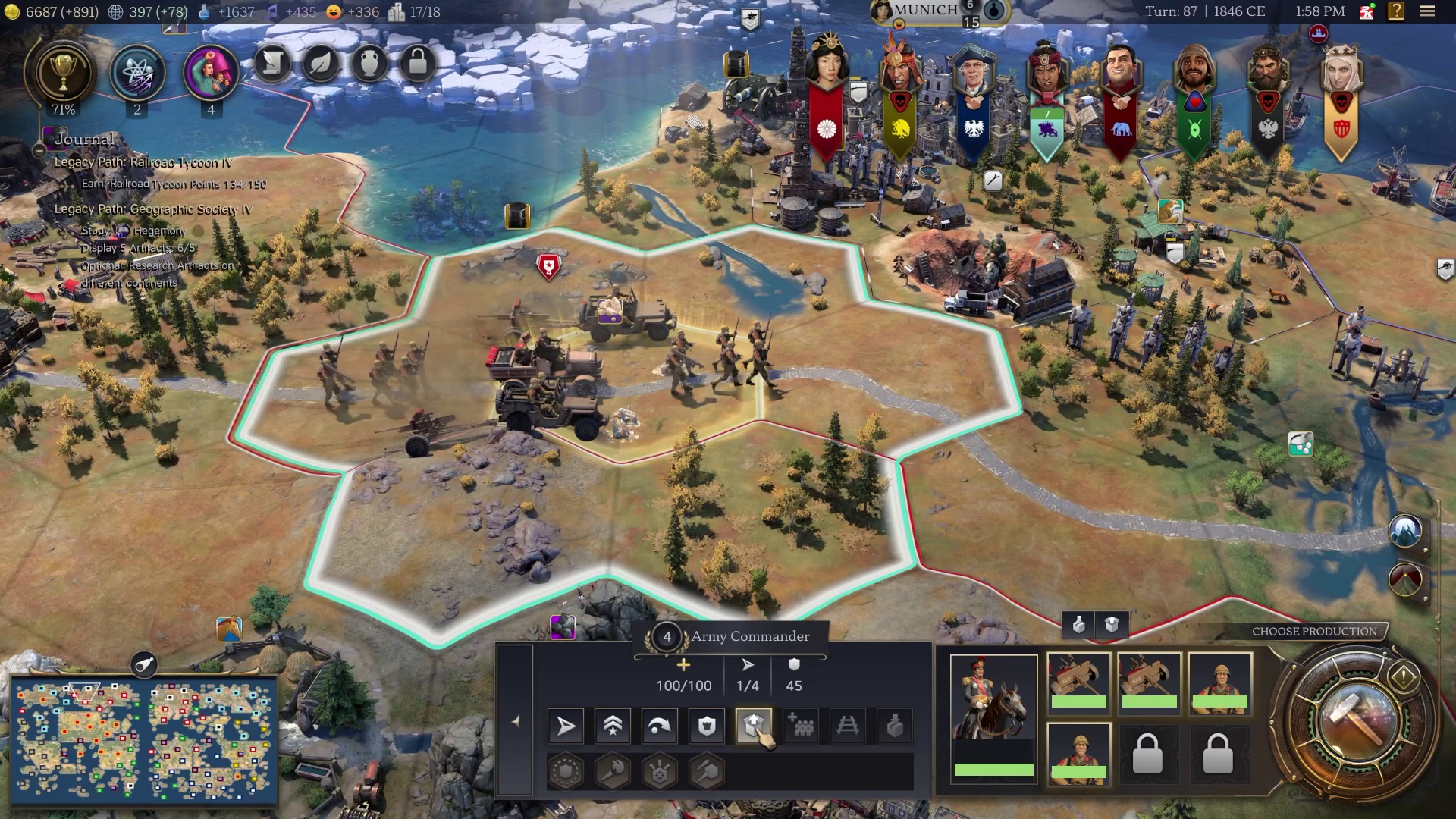This screenshot has height=819, width=1456.
Task: Choose the fortify shield unit action
Action: click(x=707, y=726)
